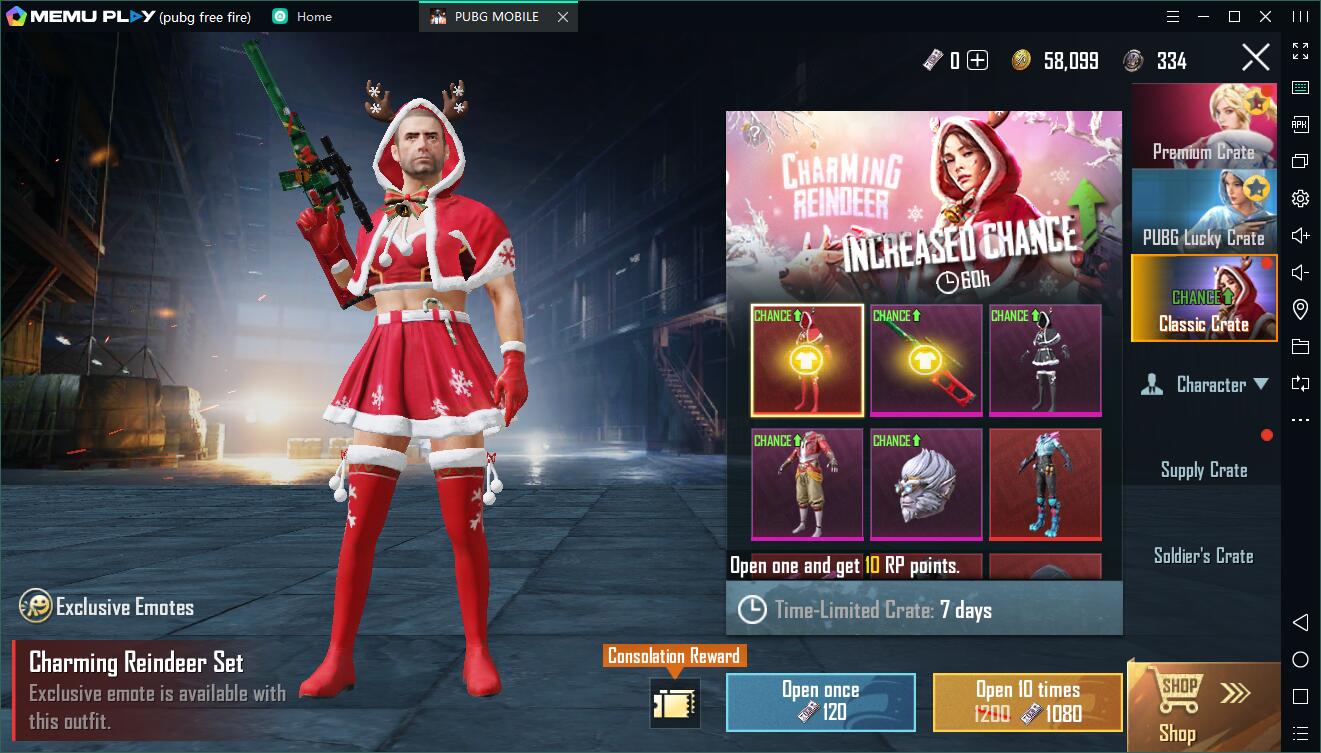
Task: Switch to the Premium Crate tab
Action: click(x=1203, y=126)
